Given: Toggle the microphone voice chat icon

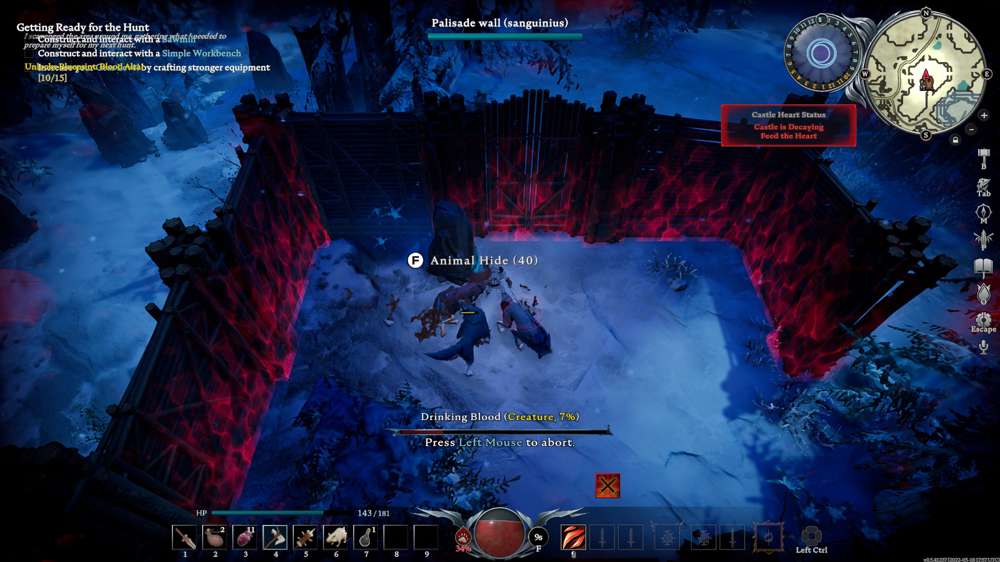Looking at the screenshot, I should click(983, 347).
